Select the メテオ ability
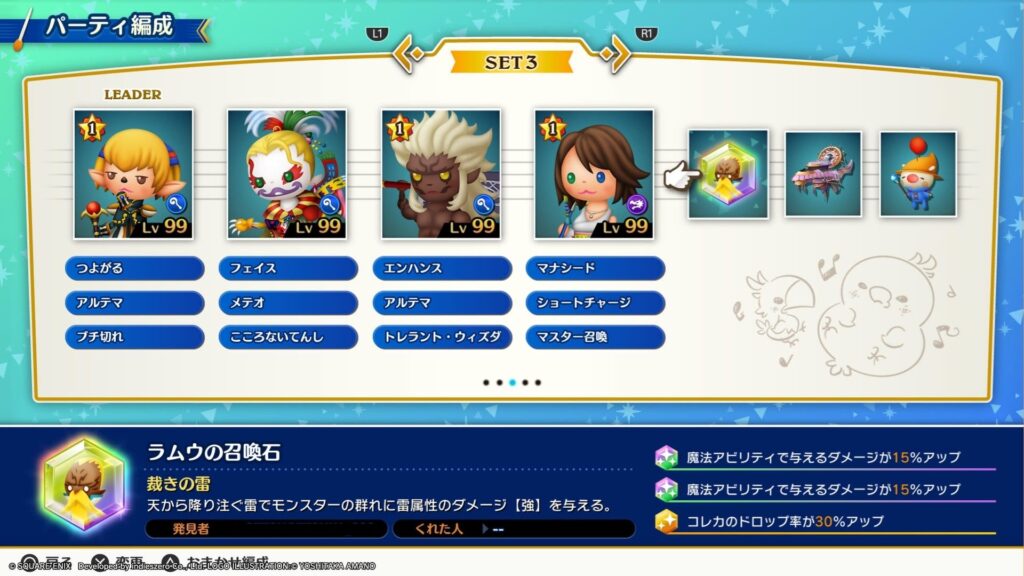The width and height of the screenshot is (1024, 576). pyautogui.click(x=288, y=302)
